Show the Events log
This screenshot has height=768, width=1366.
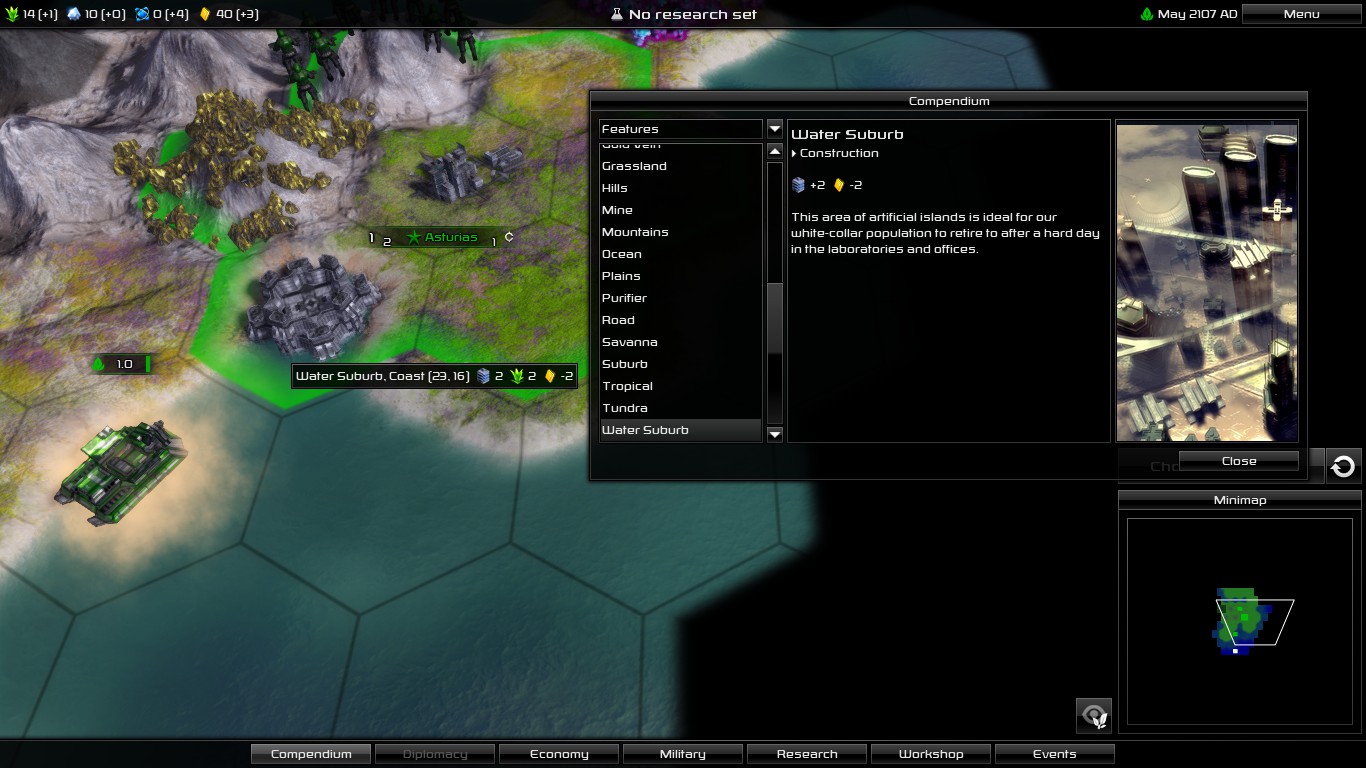pyautogui.click(x=1055, y=754)
